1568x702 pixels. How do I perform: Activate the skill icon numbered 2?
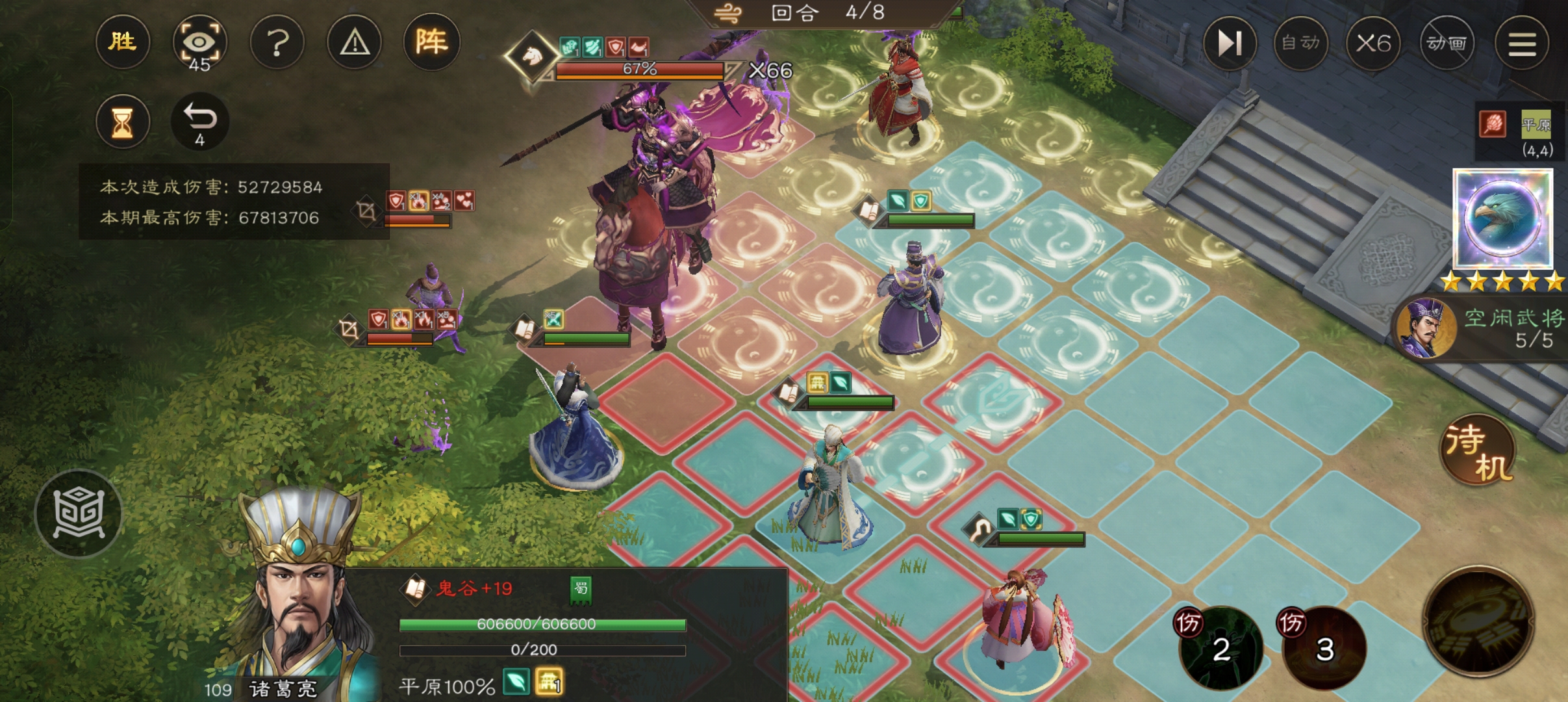1220,647
